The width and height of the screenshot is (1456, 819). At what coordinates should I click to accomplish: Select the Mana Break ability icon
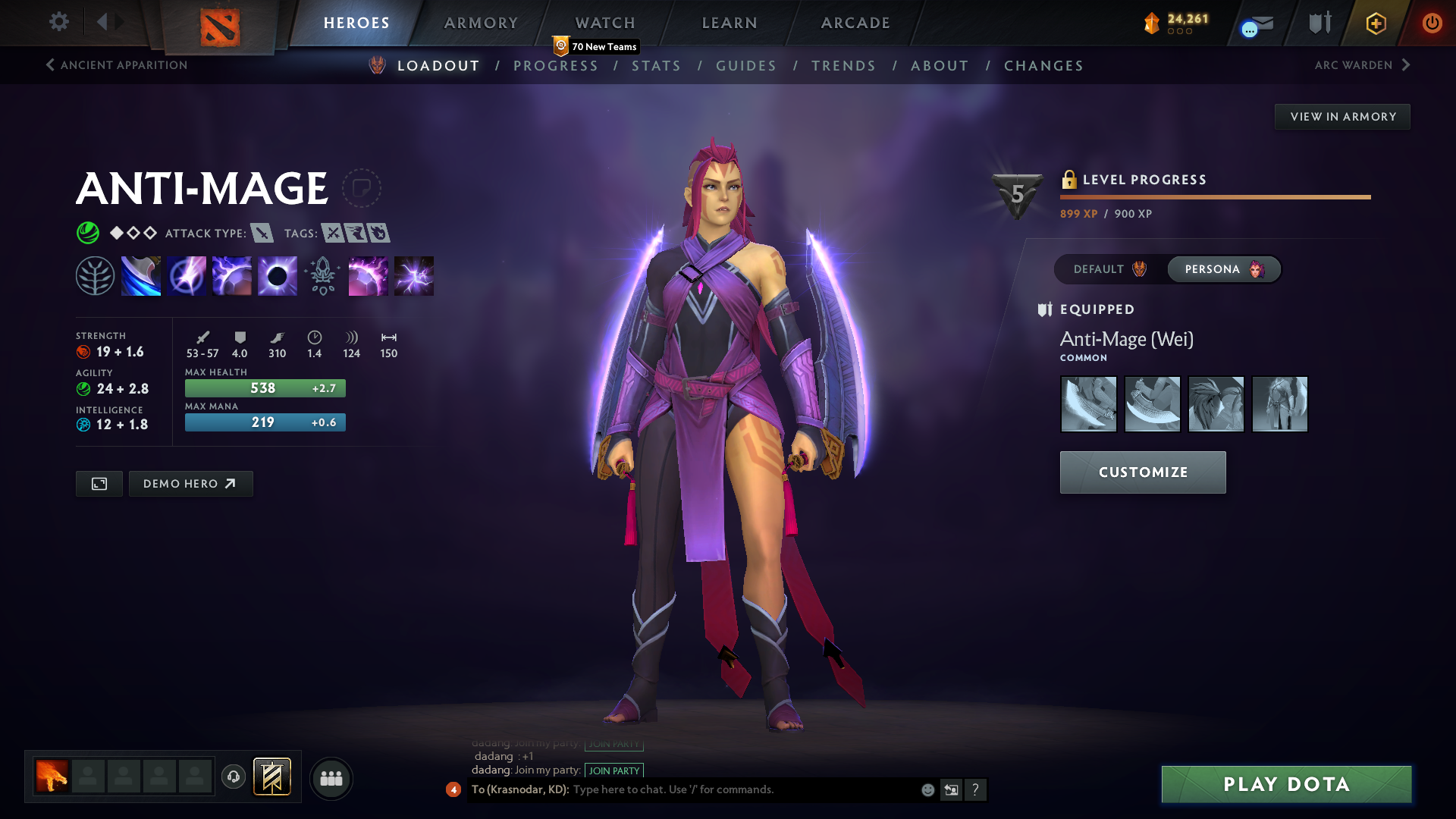point(141,276)
